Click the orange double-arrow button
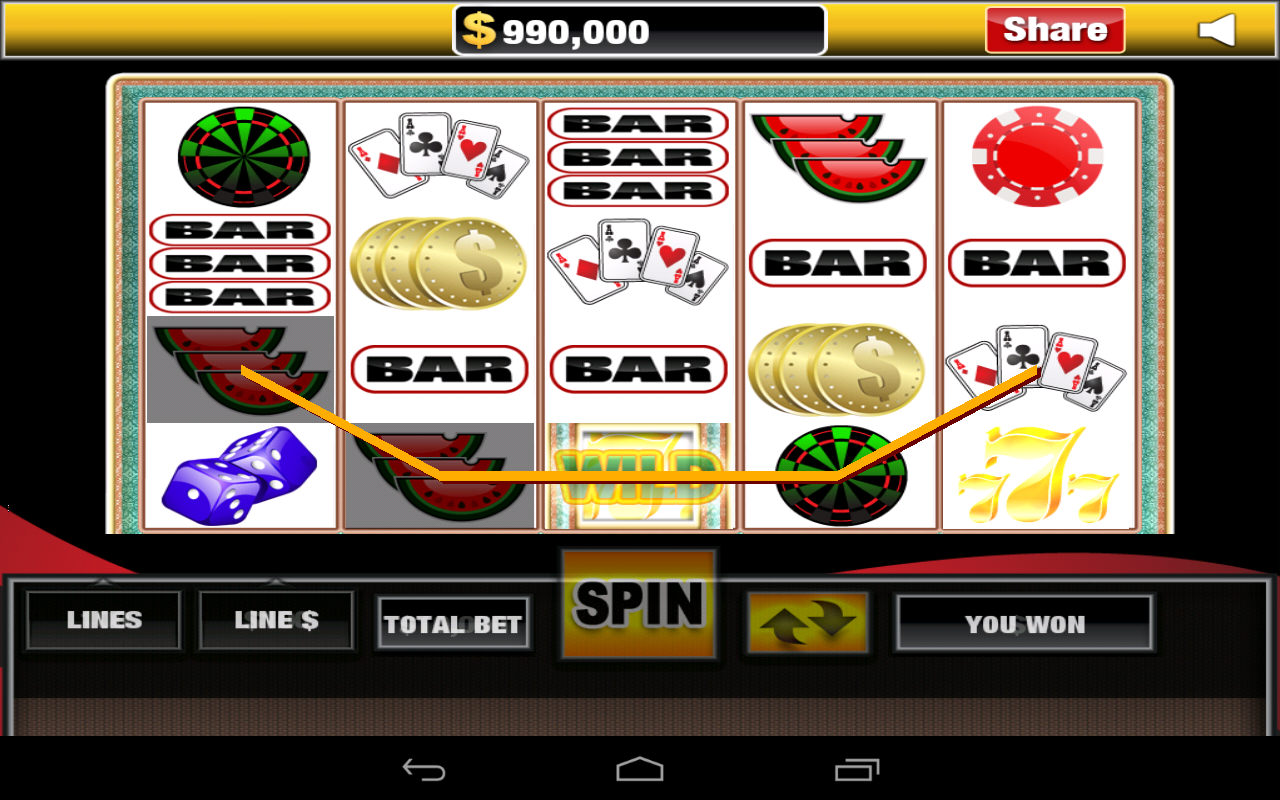 click(808, 623)
